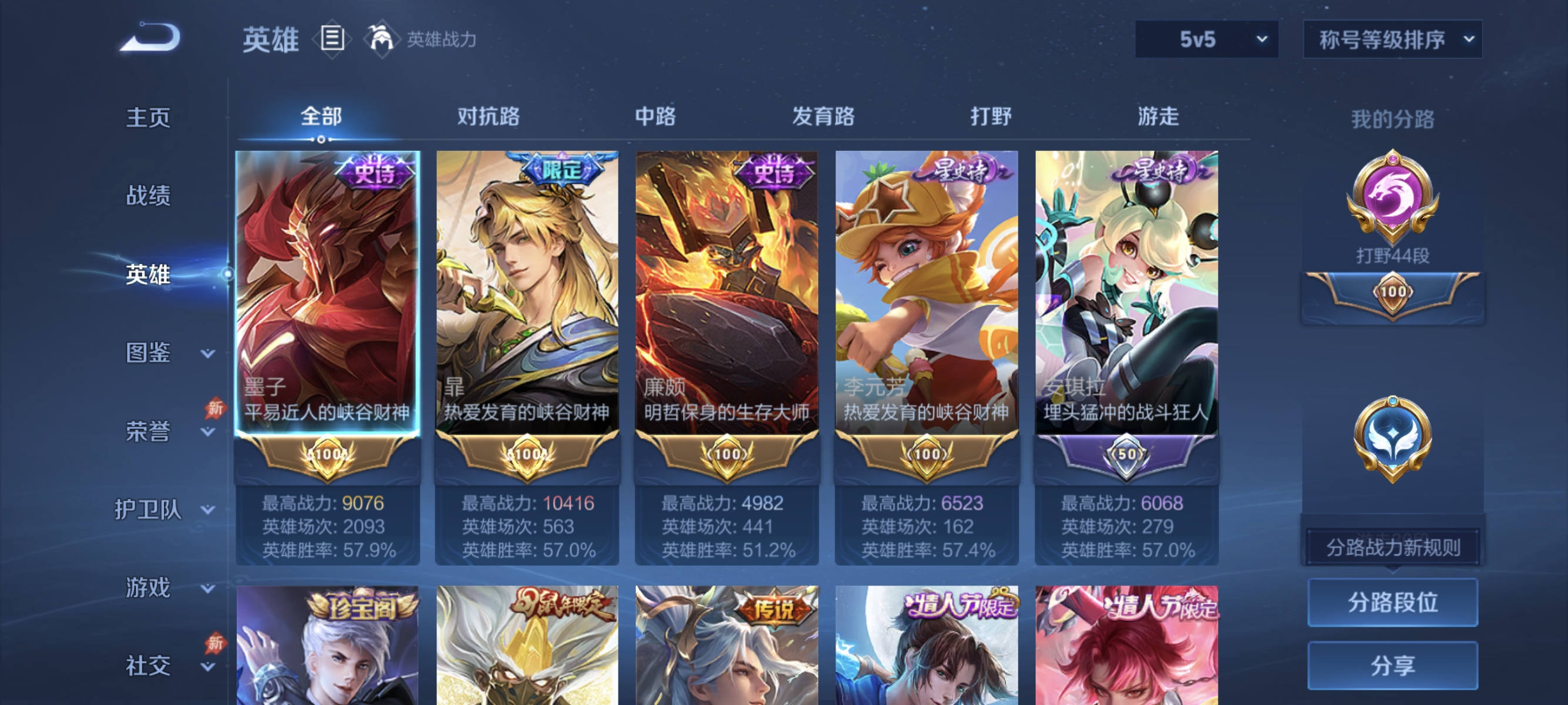Viewport: 1568px width, 705px height.
Task: Expand the 图鉴 sidebar section
Action: (x=148, y=352)
